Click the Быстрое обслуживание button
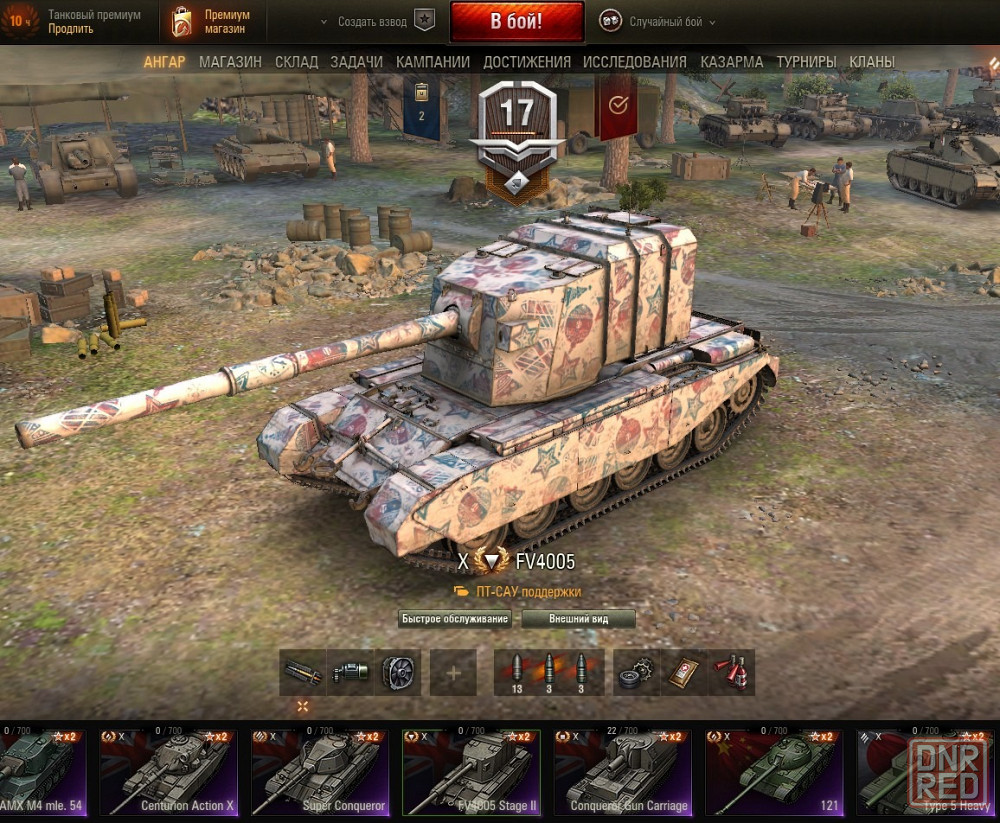The height and width of the screenshot is (823, 1000). tap(455, 619)
